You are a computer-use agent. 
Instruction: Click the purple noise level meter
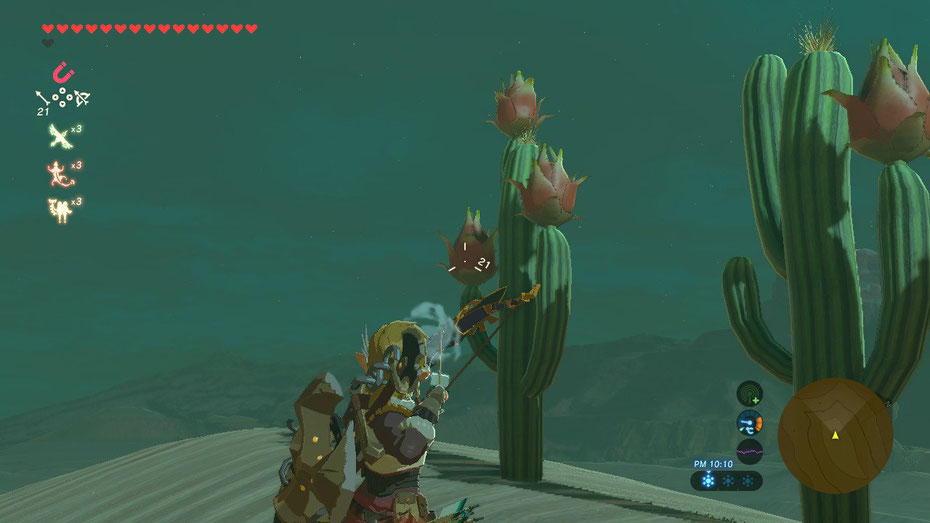749,451
